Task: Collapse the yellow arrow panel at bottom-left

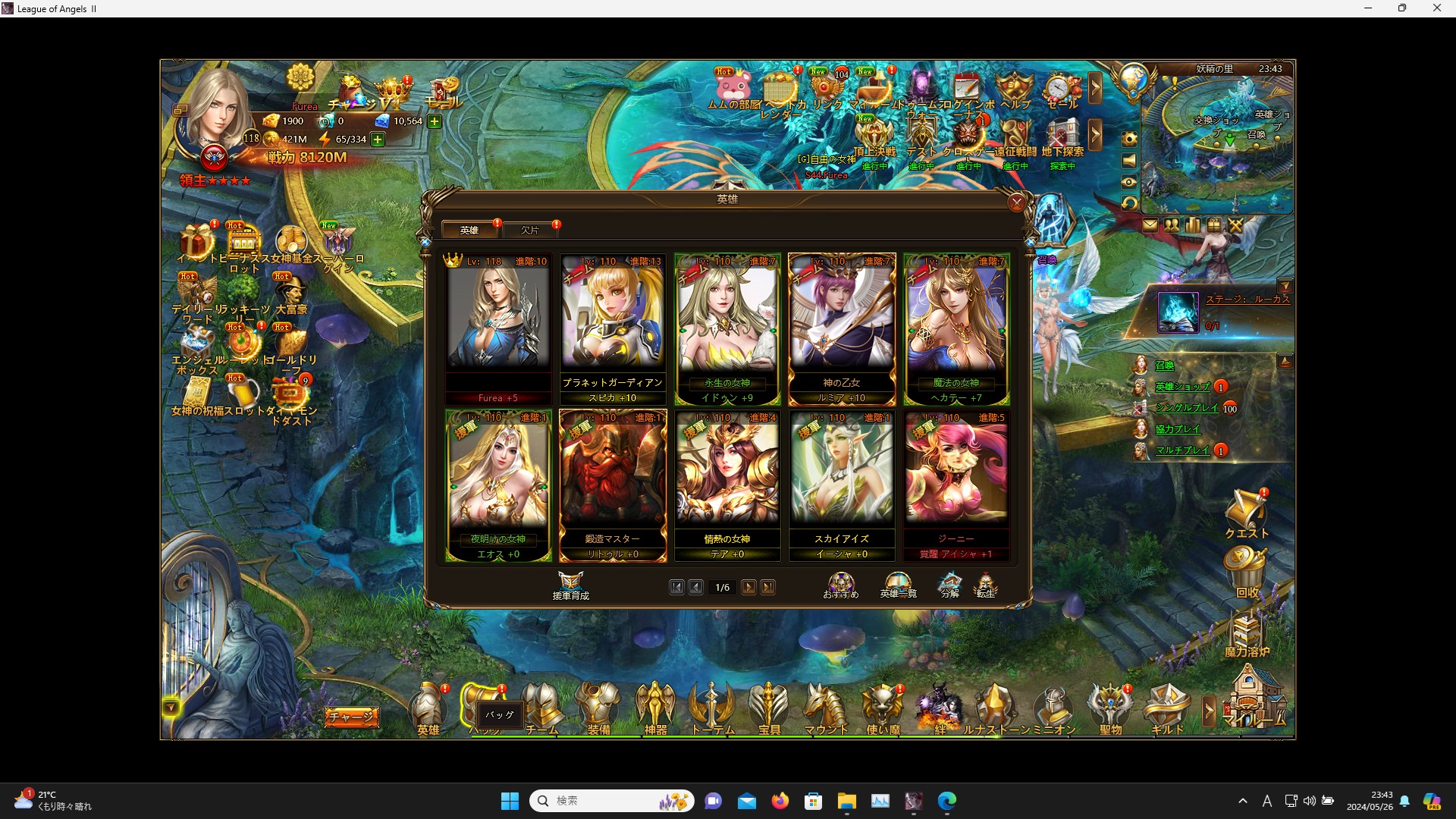Action: [x=172, y=705]
